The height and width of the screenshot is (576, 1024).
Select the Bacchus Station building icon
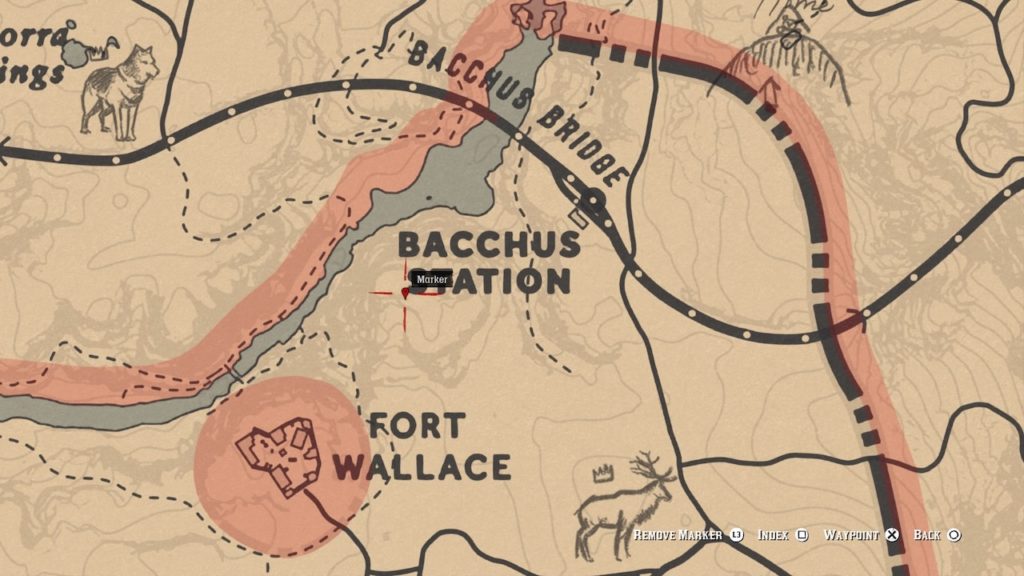pyautogui.click(x=578, y=215)
